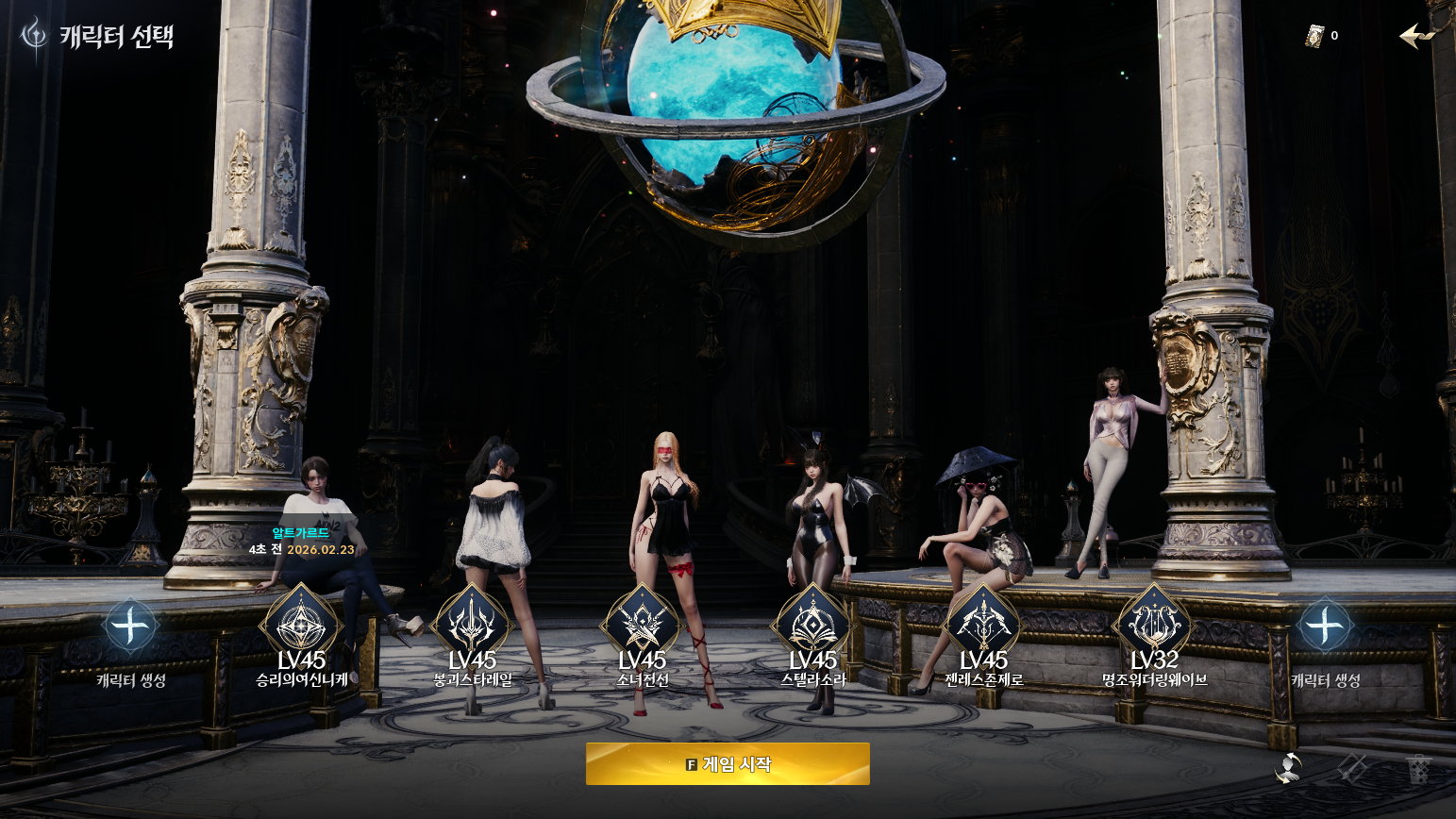Viewport: 1456px width, 819px height.
Task: Pick the LV45 character 소녀전선
Action: tap(643, 626)
